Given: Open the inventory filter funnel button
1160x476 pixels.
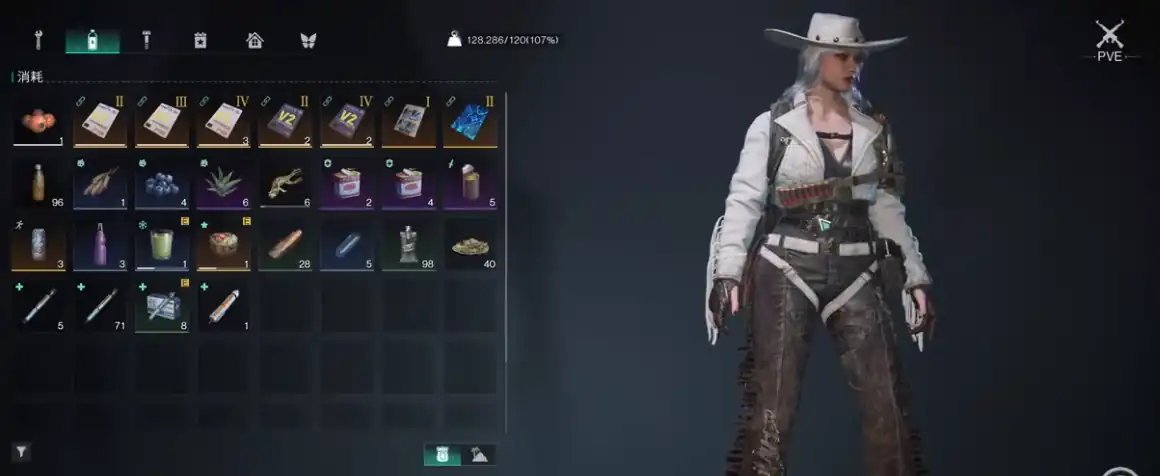Looking at the screenshot, I should pyautogui.click(x=21, y=453).
